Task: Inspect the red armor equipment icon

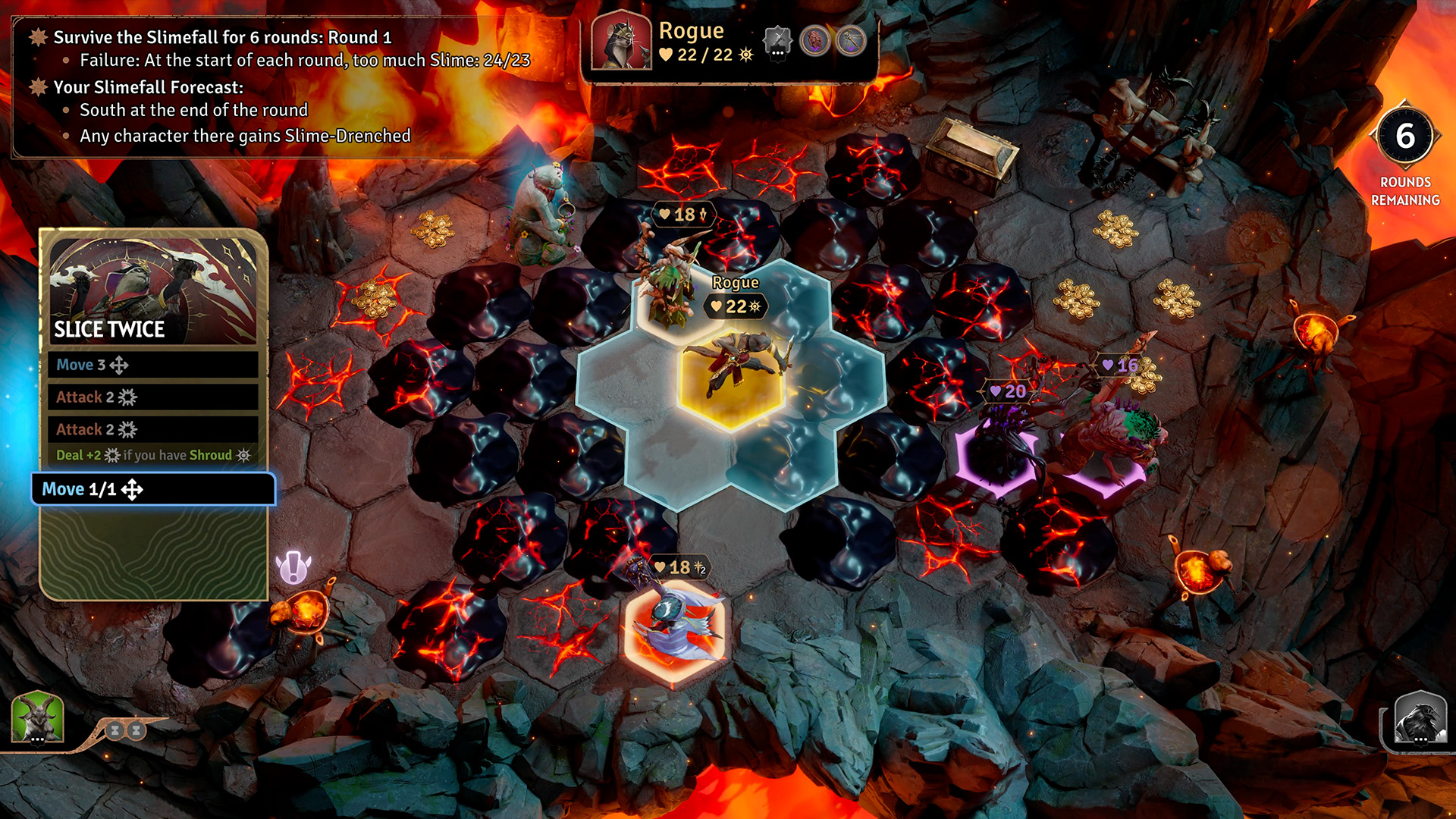Action: pyautogui.click(x=815, y=40)
